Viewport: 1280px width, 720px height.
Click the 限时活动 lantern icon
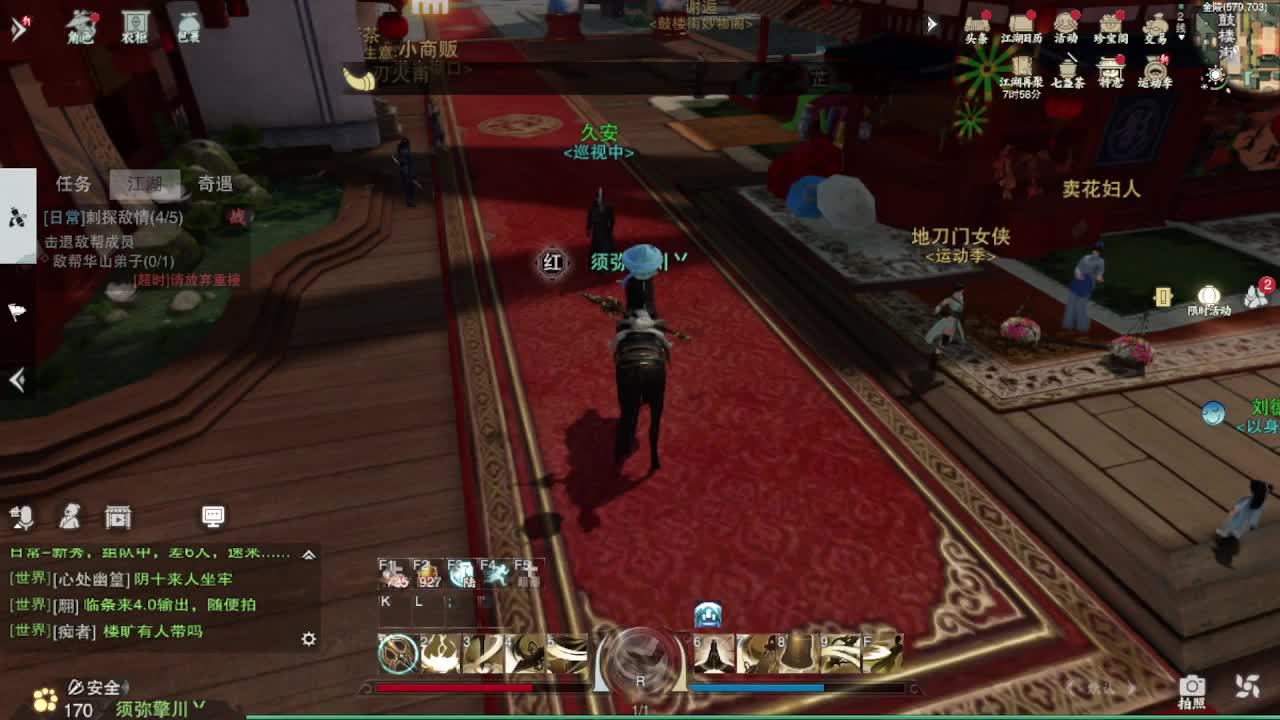tap(1208, 293)
